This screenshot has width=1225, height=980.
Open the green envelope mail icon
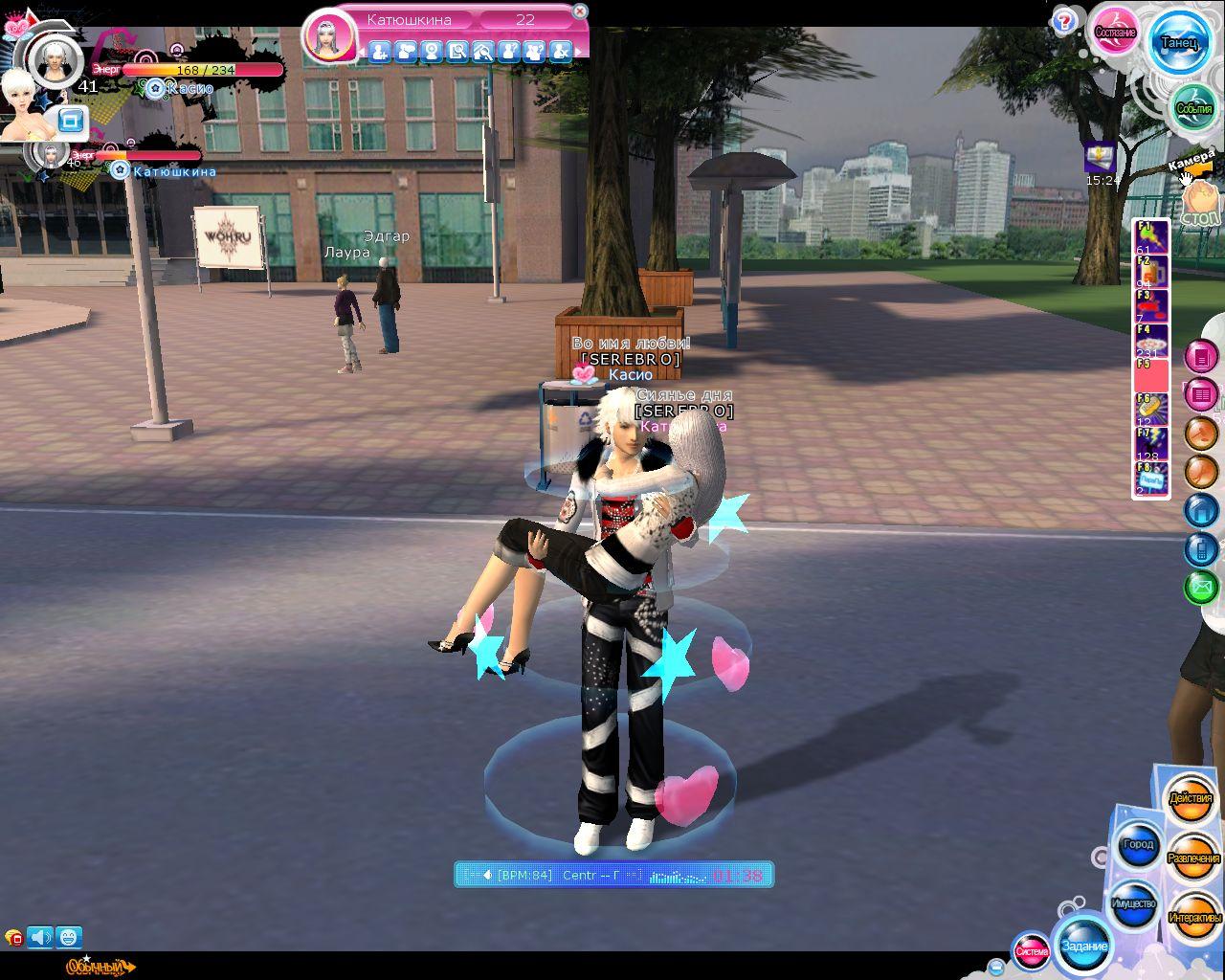point(1201,587)
